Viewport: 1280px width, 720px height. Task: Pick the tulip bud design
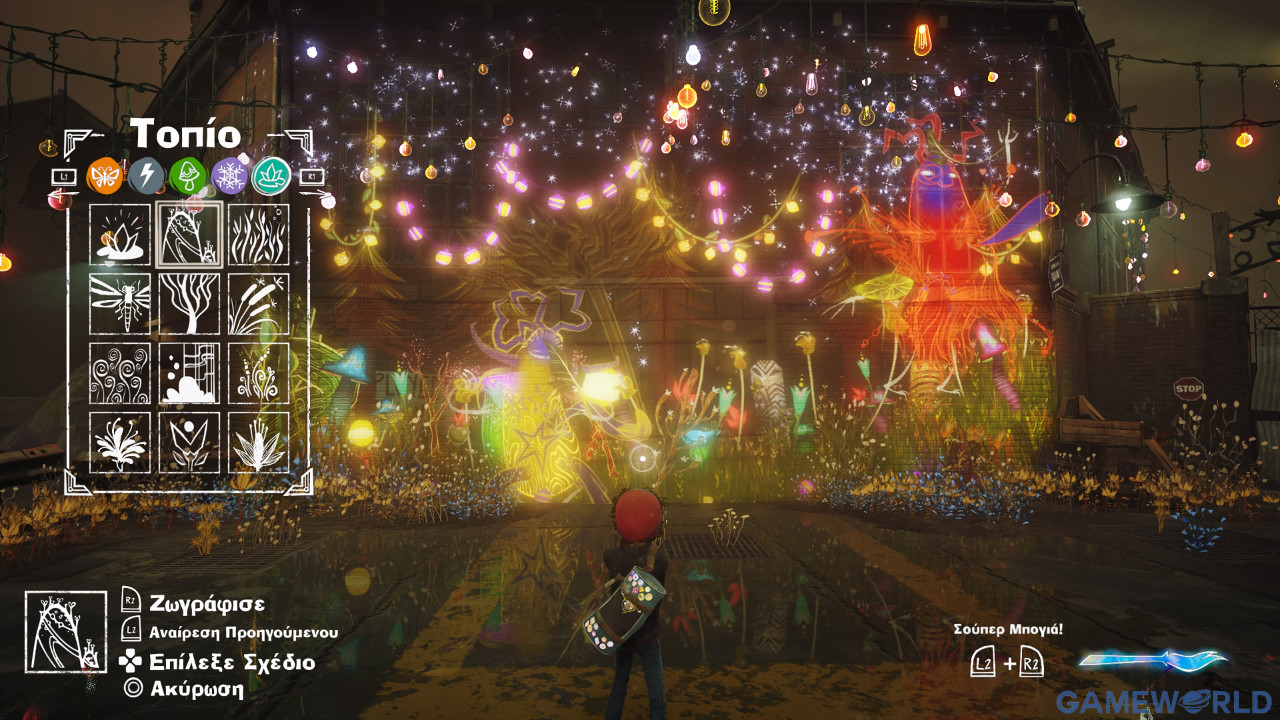pyautogui.click(x=189, y=442)
